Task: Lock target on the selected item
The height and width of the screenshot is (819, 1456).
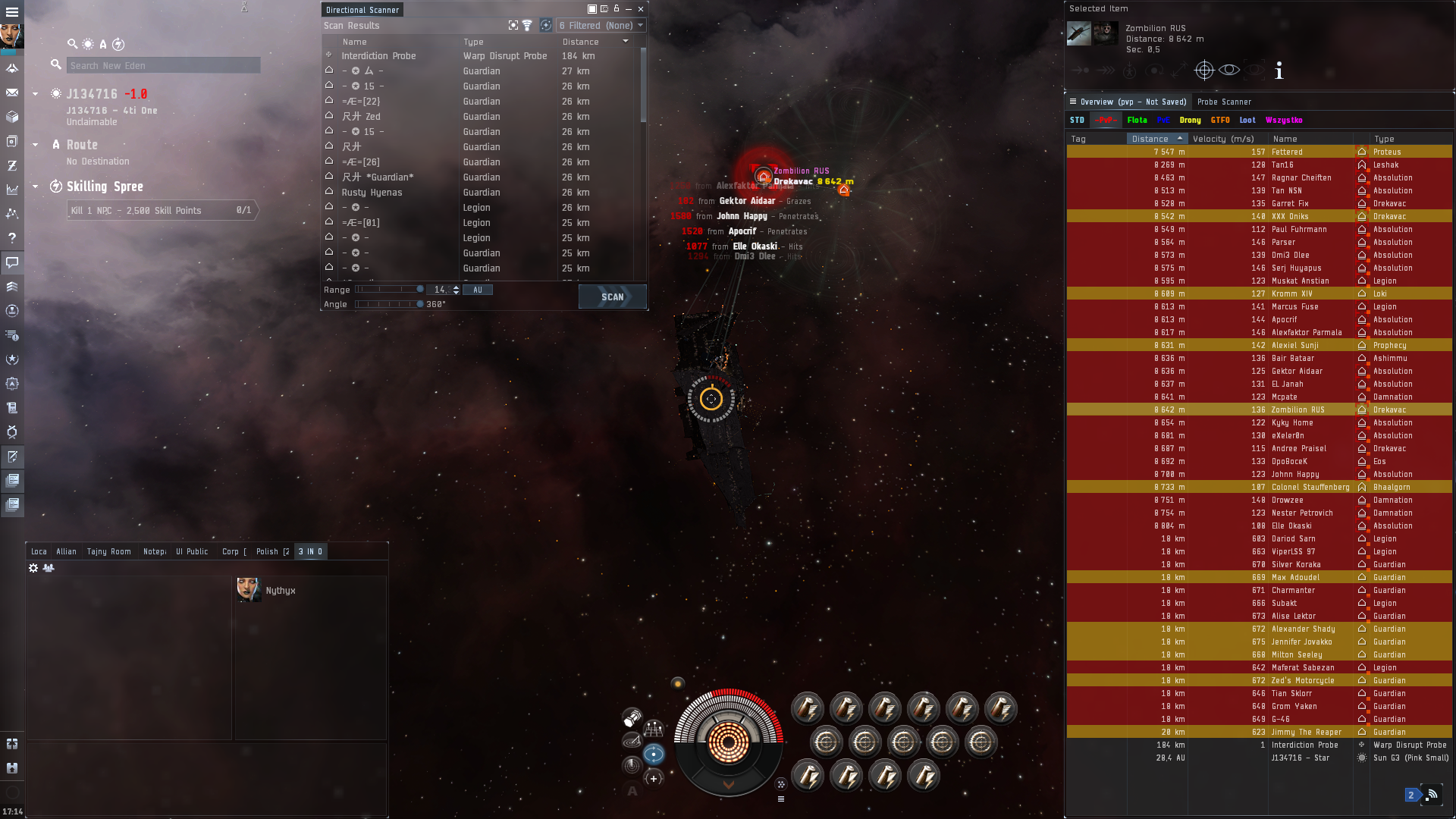Action: [1204, 71]
